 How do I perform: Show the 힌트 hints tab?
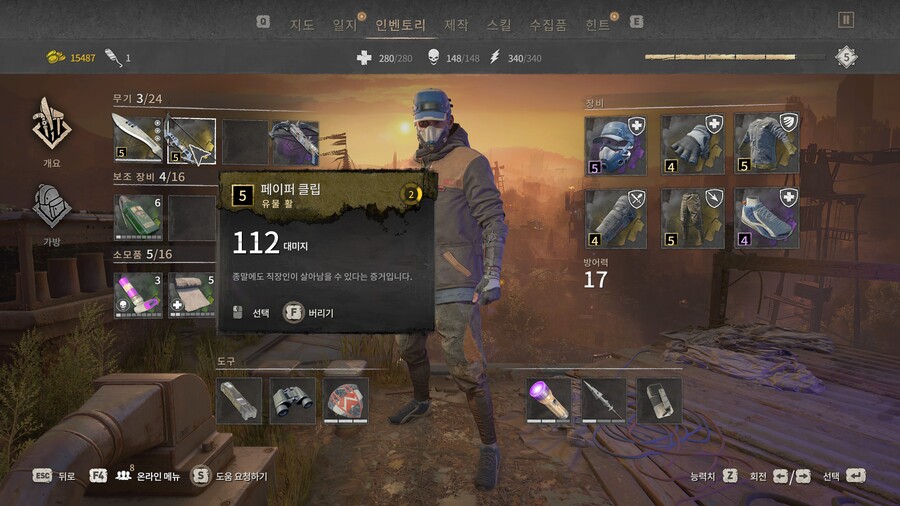(x=599, y=24)
